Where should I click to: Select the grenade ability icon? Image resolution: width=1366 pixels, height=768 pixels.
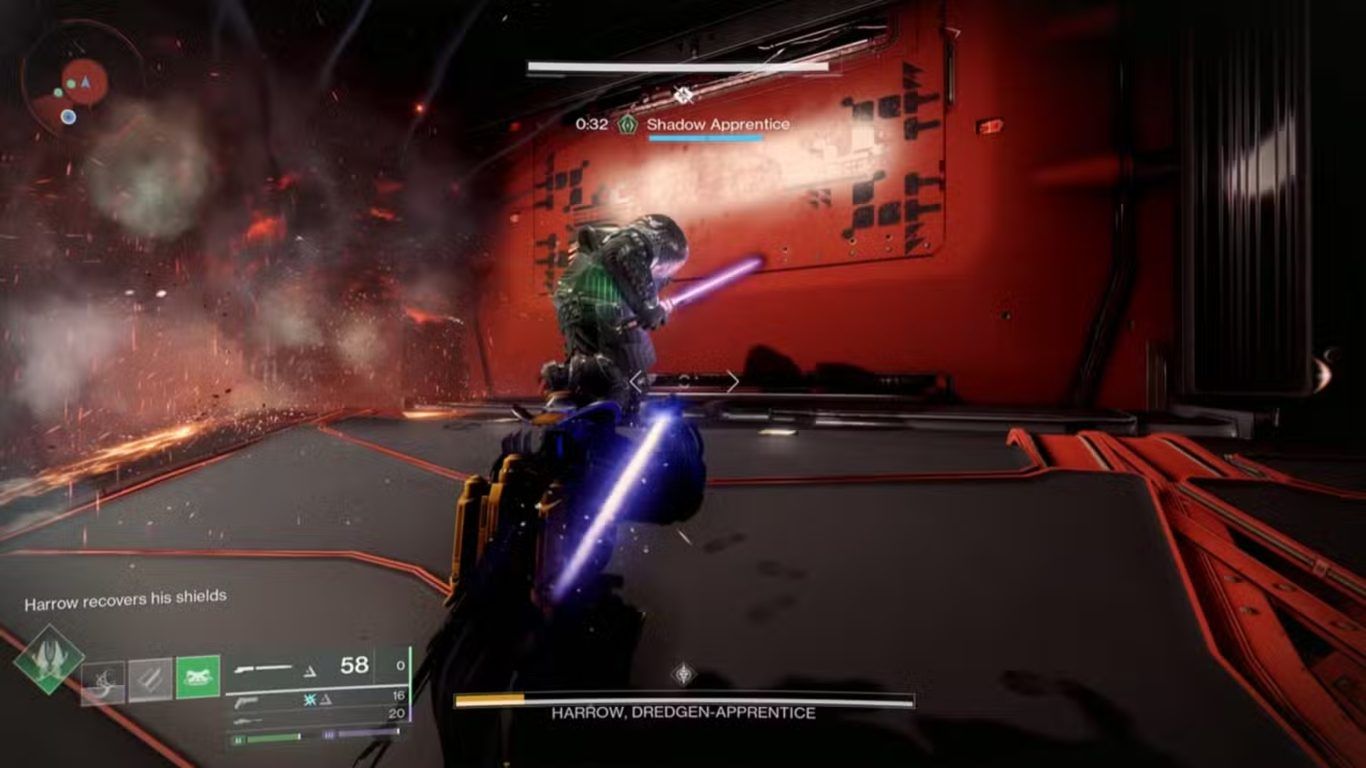(x=104, y=681)
